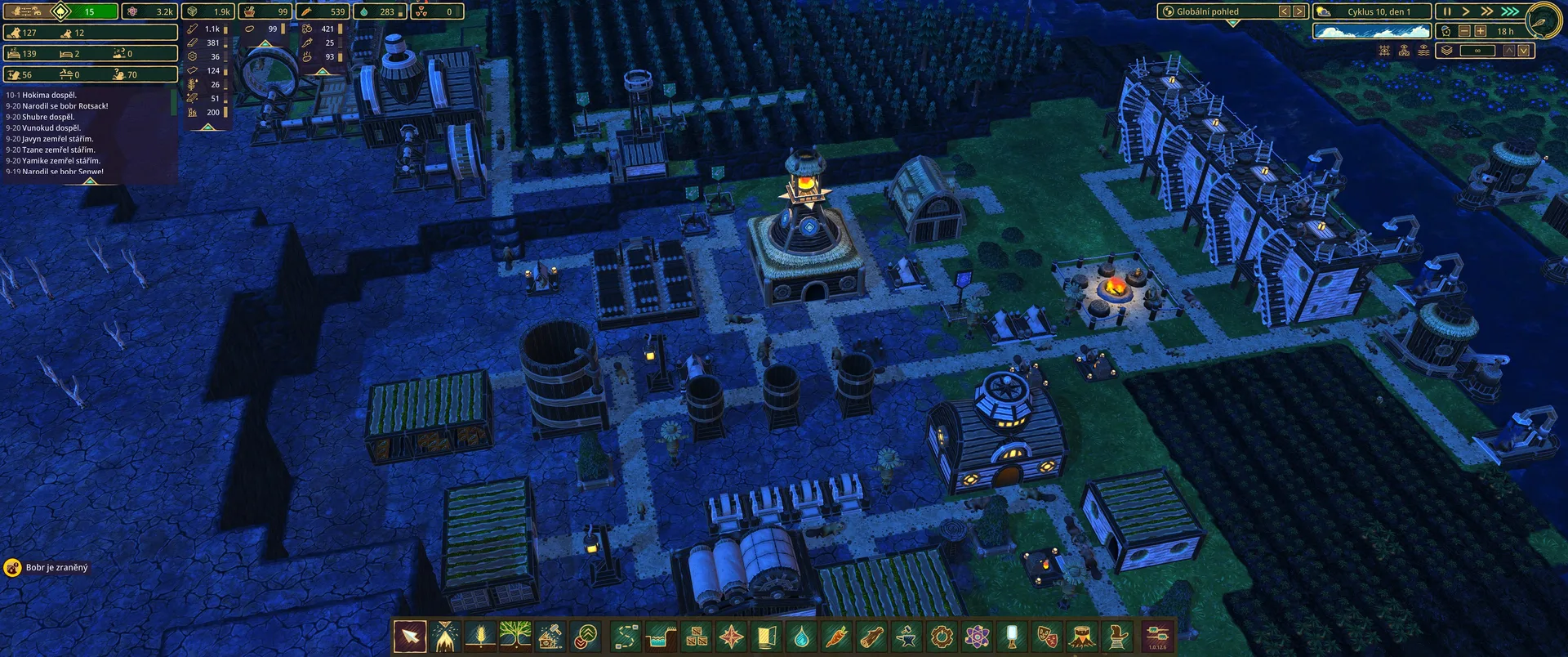Lower the visible layer with down arrow
This screenshot has width=1568, height=657.
click(x=1524, y=51)
